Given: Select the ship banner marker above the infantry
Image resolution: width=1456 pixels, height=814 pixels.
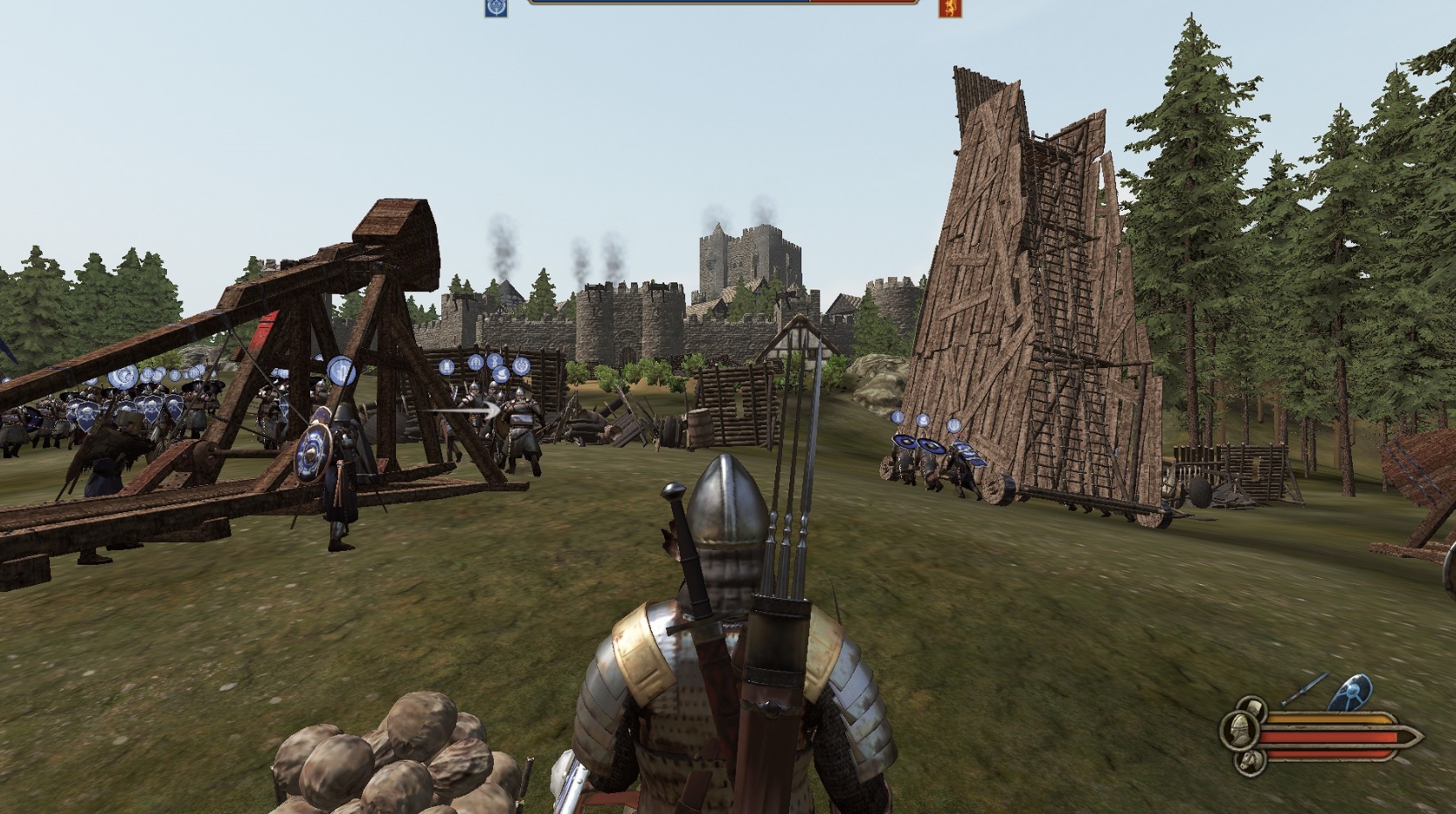Looking at the screenshot, I should [x=503, y=374].
